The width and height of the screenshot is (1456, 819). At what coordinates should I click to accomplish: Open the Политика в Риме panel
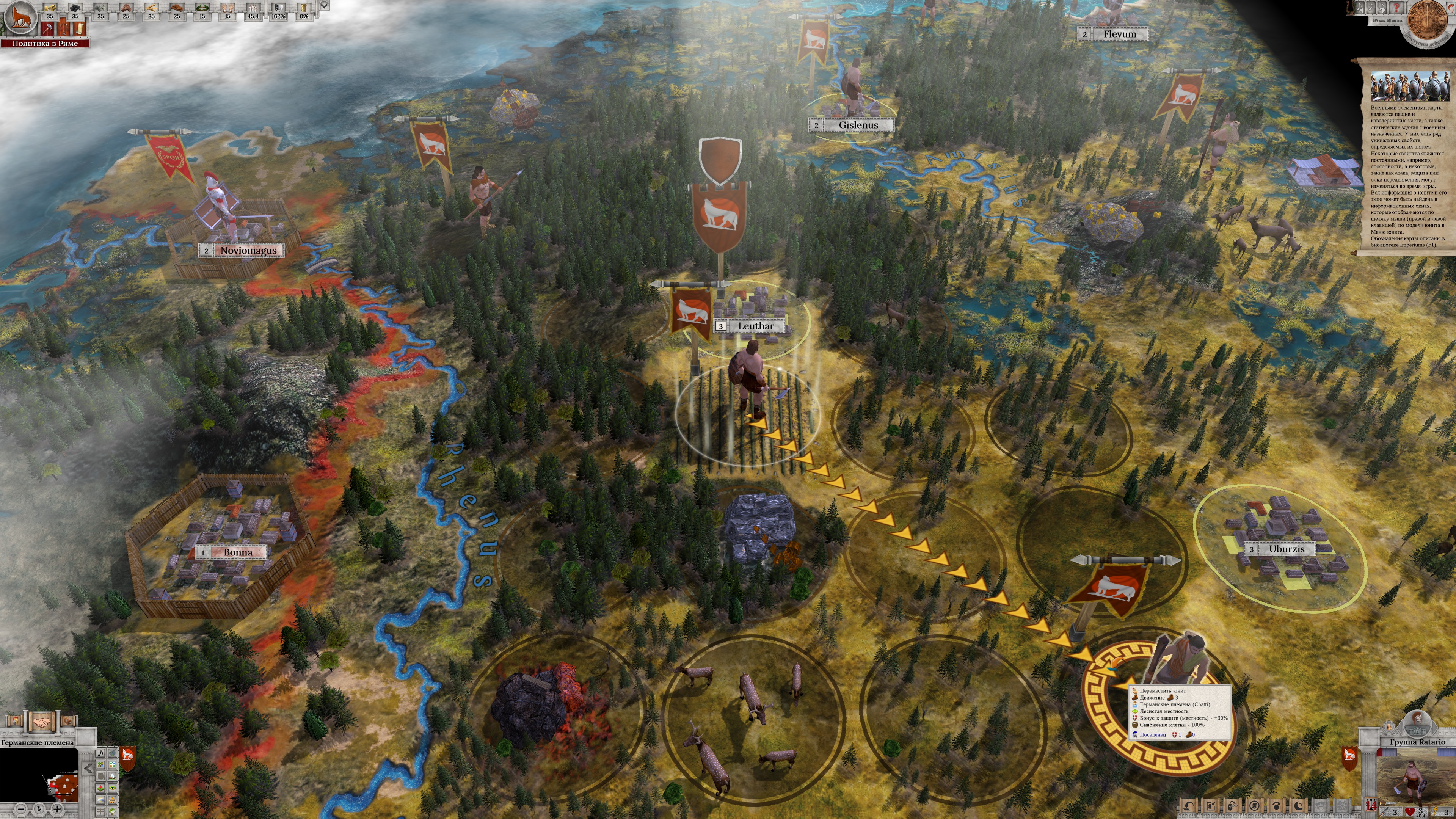coord(45,44)
